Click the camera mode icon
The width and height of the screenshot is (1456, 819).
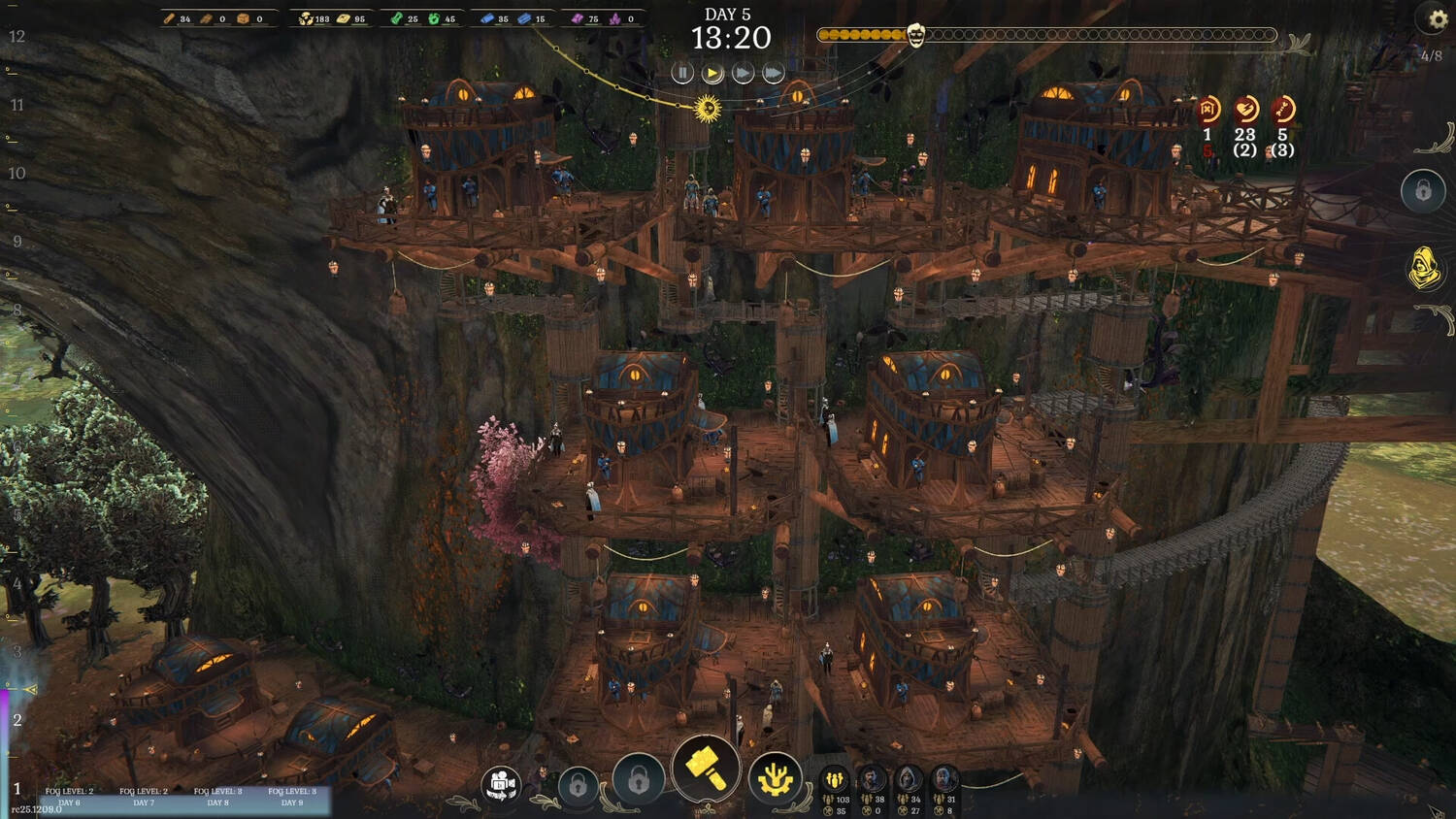tap(502, 784)
